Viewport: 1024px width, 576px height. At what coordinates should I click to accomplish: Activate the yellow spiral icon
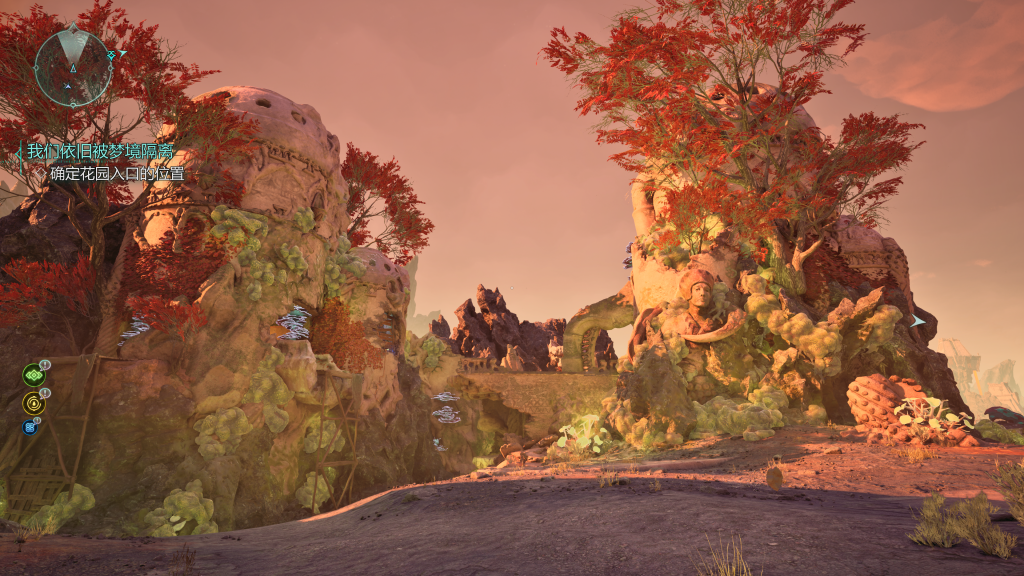coord(33,403)
